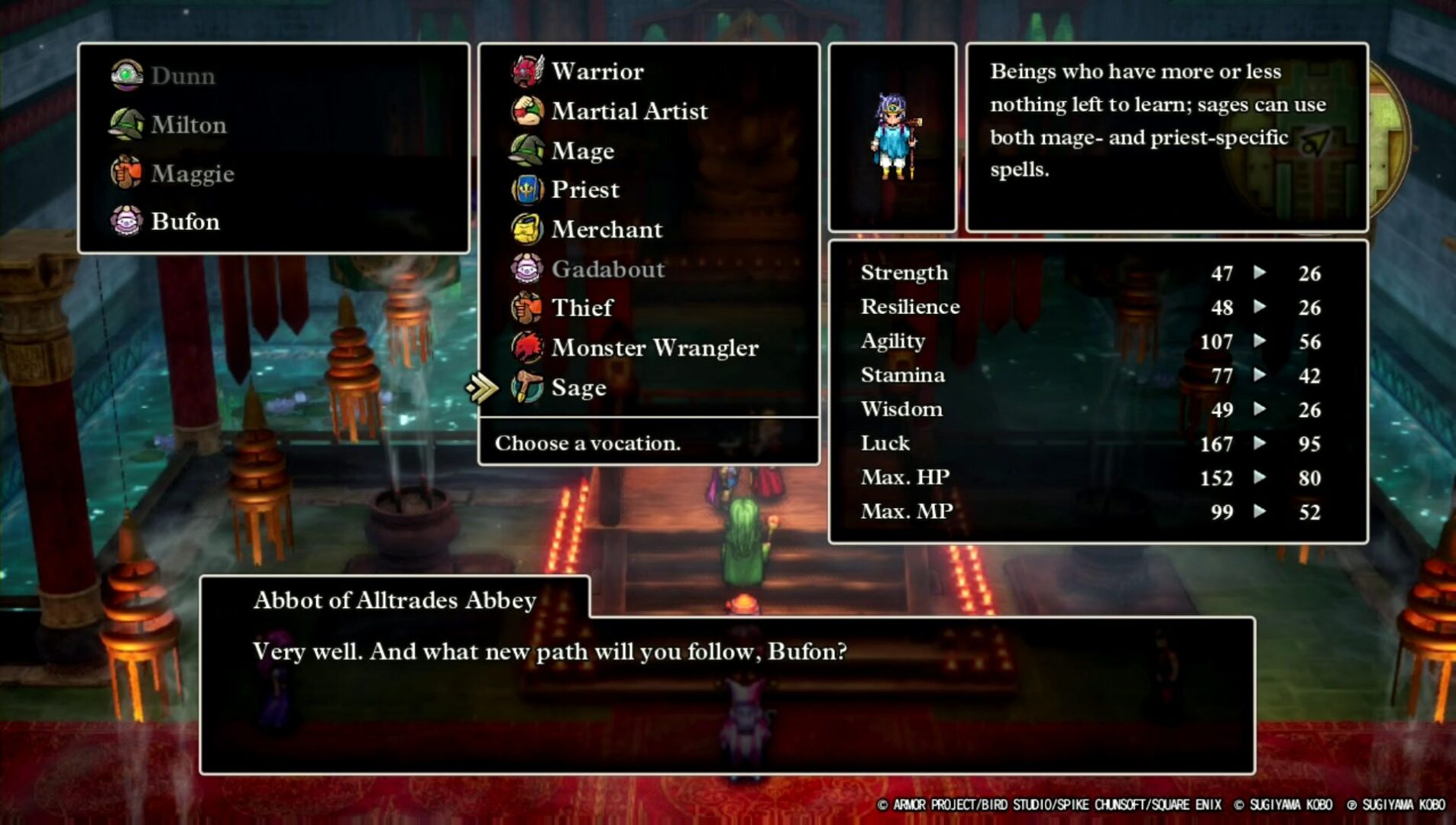Choose Maggie from the party list
The image size is (1456, 825).
(192, 173)
